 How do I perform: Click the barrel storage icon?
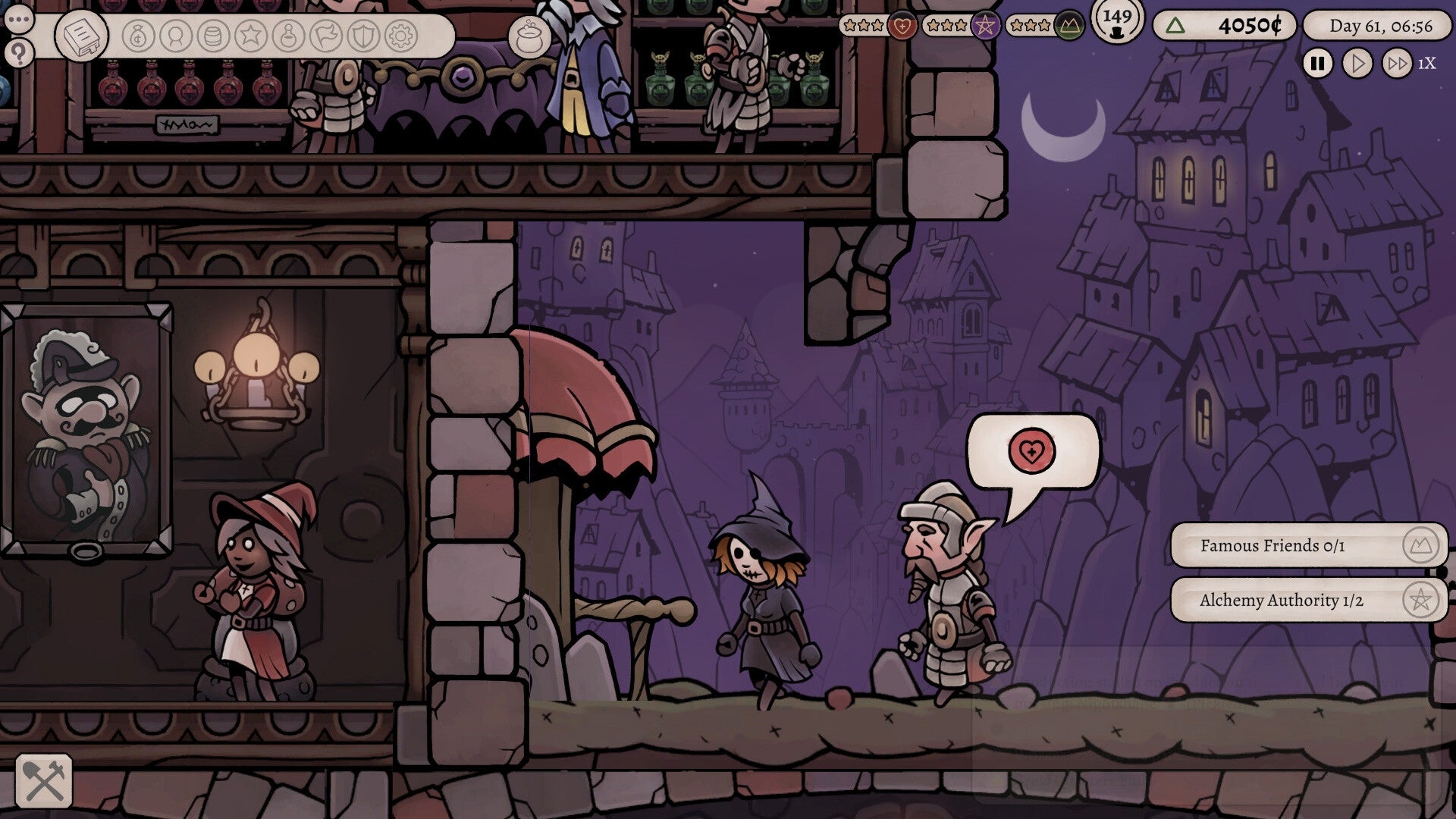(212, 33)
